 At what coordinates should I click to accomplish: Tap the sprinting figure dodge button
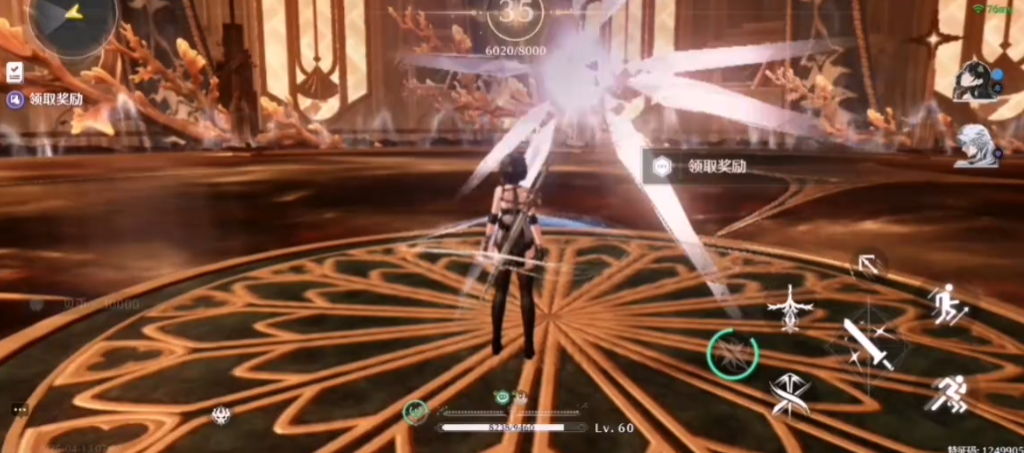tap(945, 393)
